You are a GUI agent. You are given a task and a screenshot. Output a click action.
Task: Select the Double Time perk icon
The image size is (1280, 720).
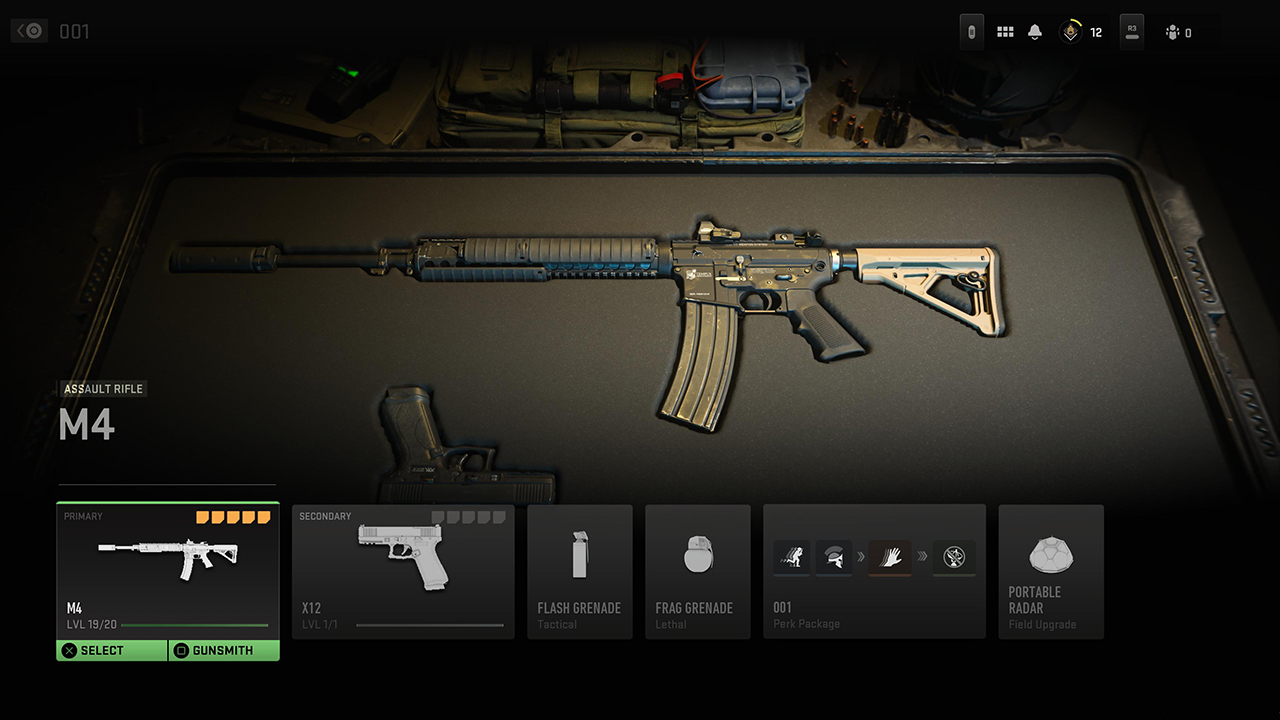(x=791, y=558)
